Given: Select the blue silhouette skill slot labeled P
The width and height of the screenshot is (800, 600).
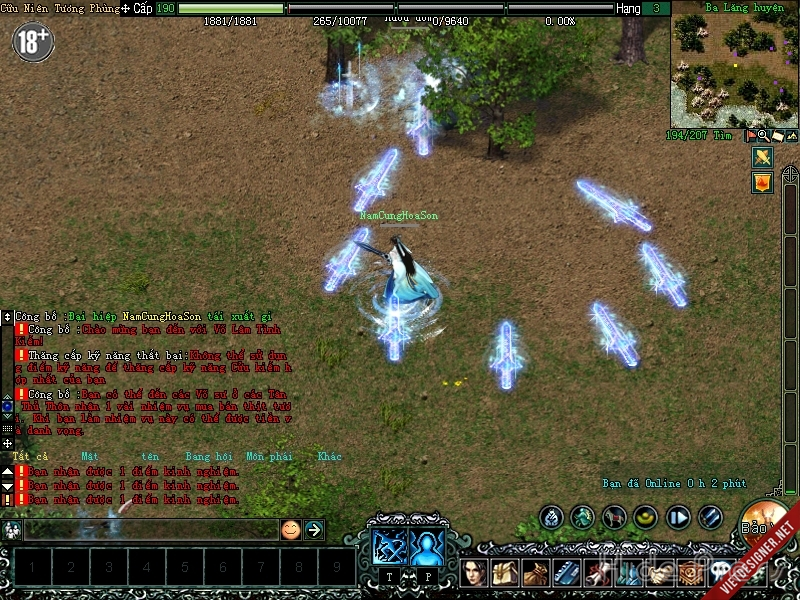Looking at the screenshot, I should (x=427, y=546).
